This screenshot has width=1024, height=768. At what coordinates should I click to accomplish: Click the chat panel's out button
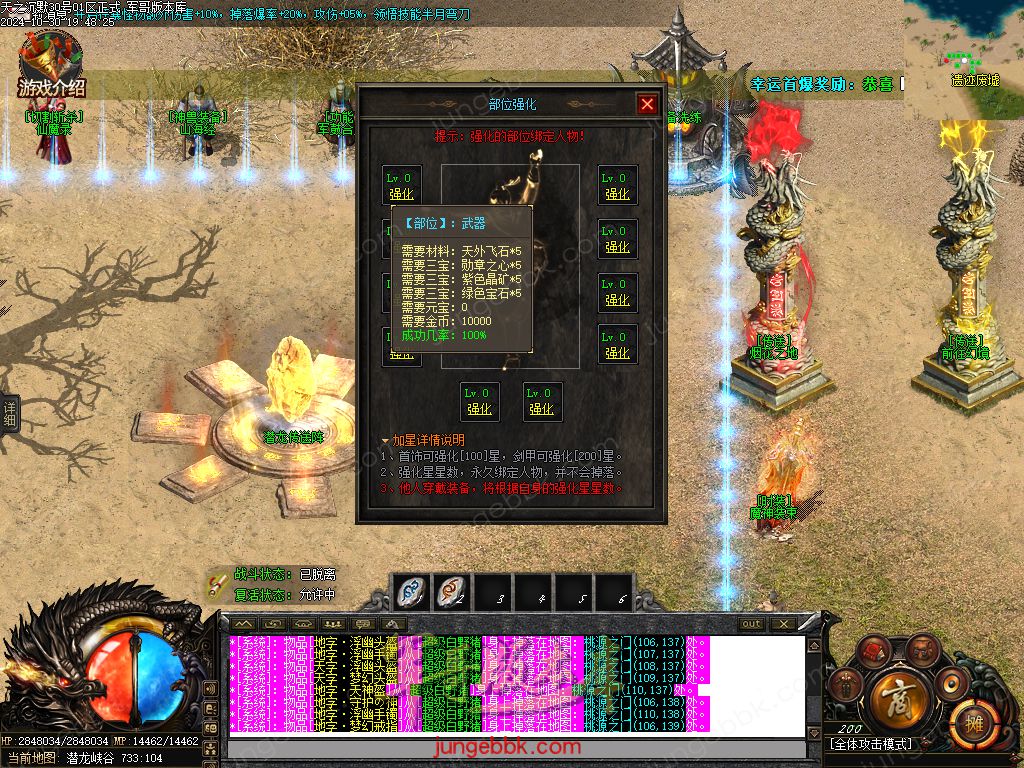[x=751, y=624]
